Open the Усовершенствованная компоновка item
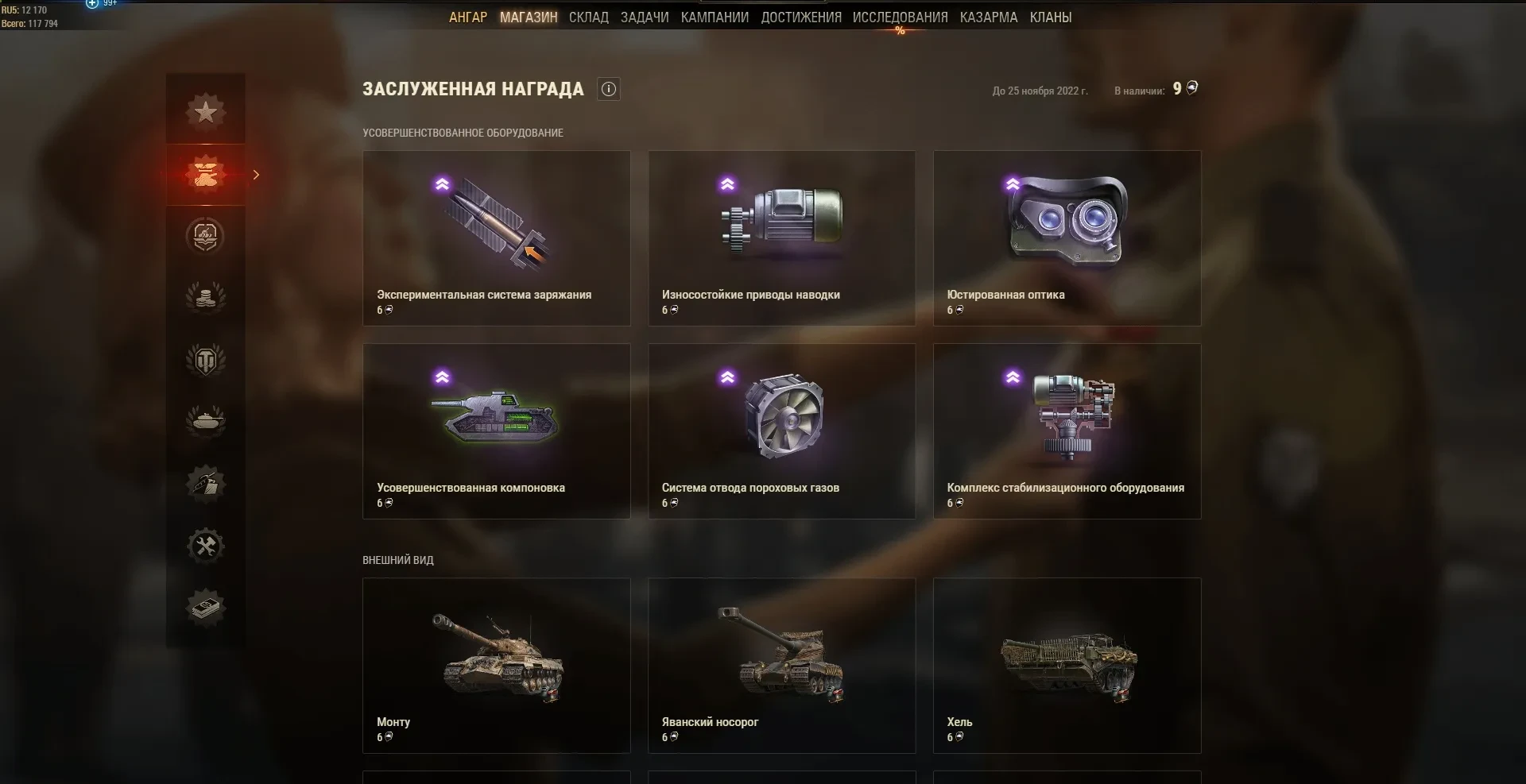This screenshot has height=784, width=1526. pyautogui.click(x=497, y=431)
